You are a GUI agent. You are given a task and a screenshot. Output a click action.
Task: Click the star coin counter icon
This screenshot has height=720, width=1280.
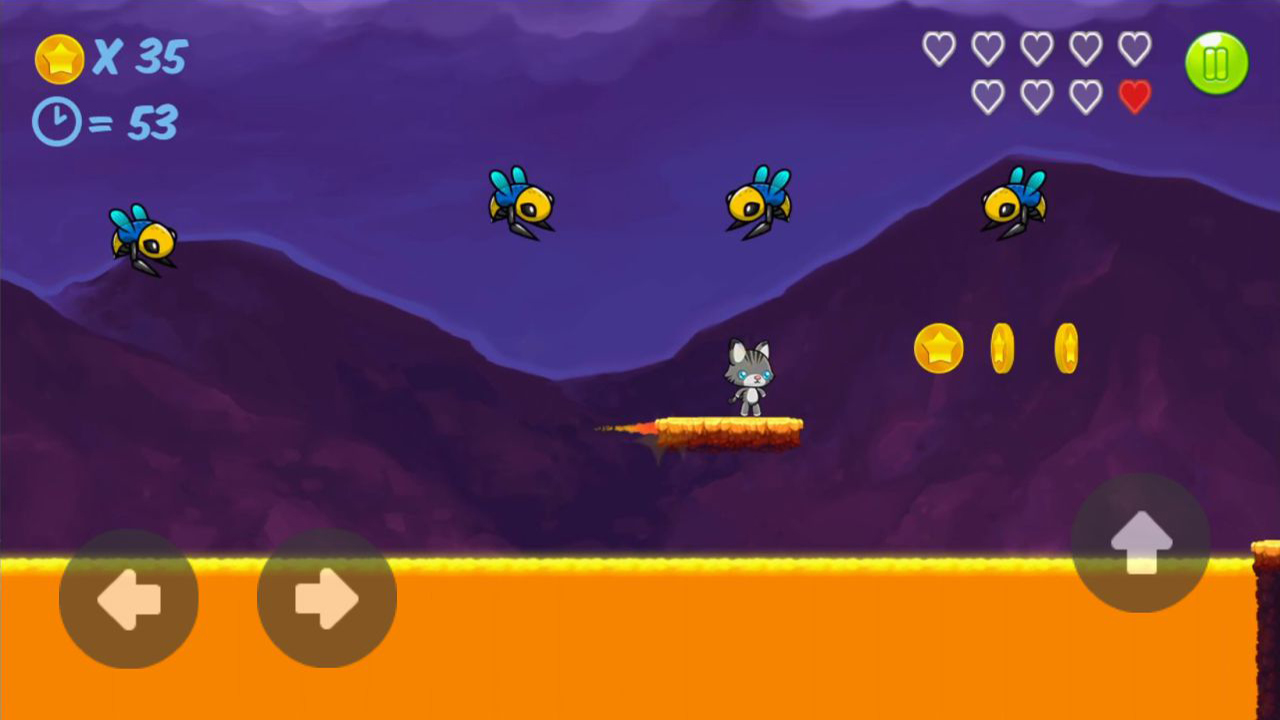pos(60,58)
